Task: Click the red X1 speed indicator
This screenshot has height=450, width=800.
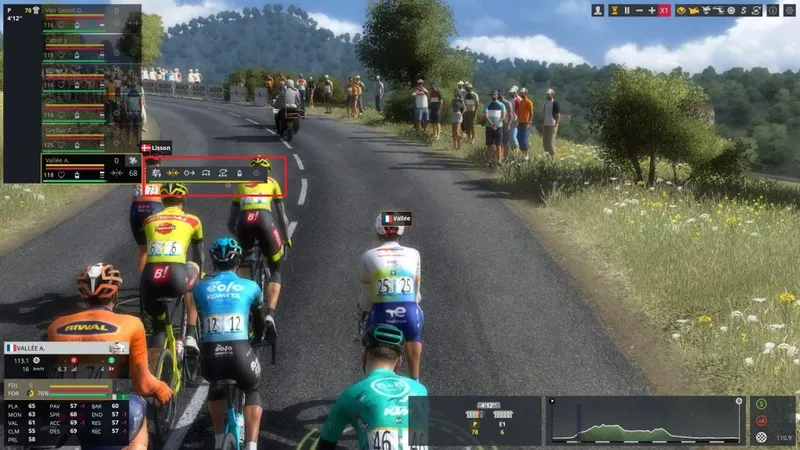Action: [665, 10]
